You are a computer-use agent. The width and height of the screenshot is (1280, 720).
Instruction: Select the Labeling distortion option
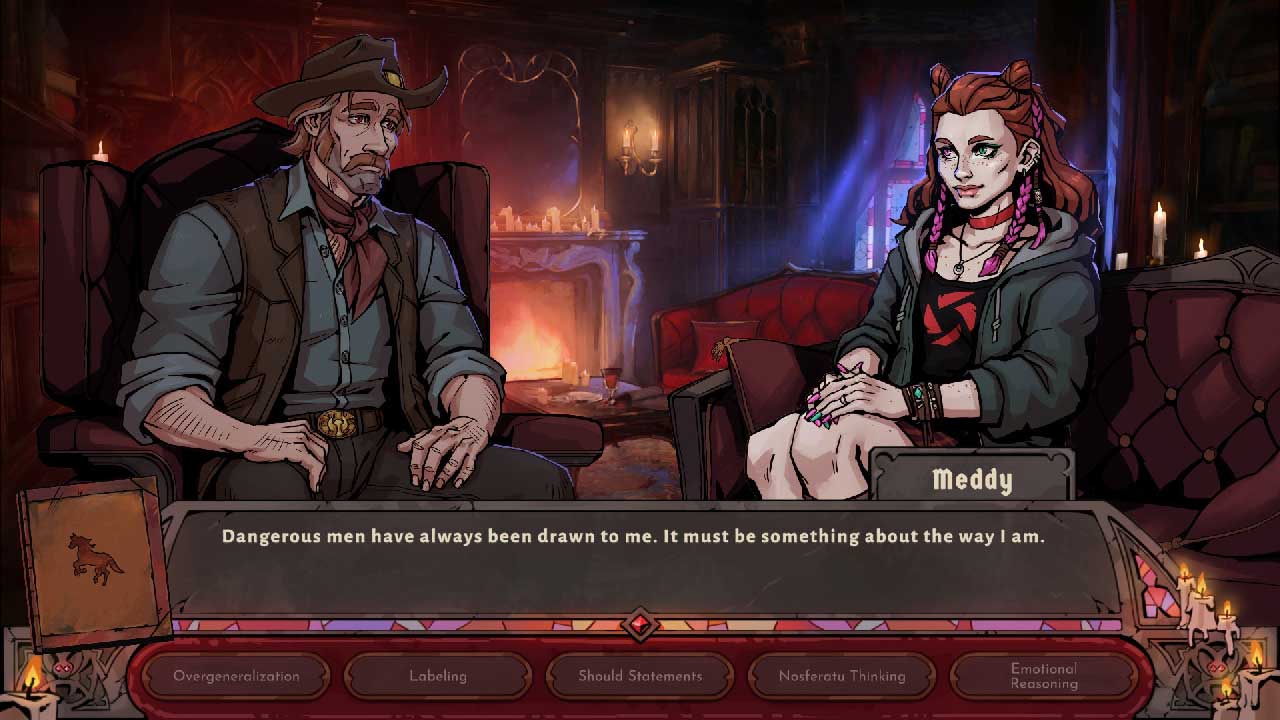438,676
